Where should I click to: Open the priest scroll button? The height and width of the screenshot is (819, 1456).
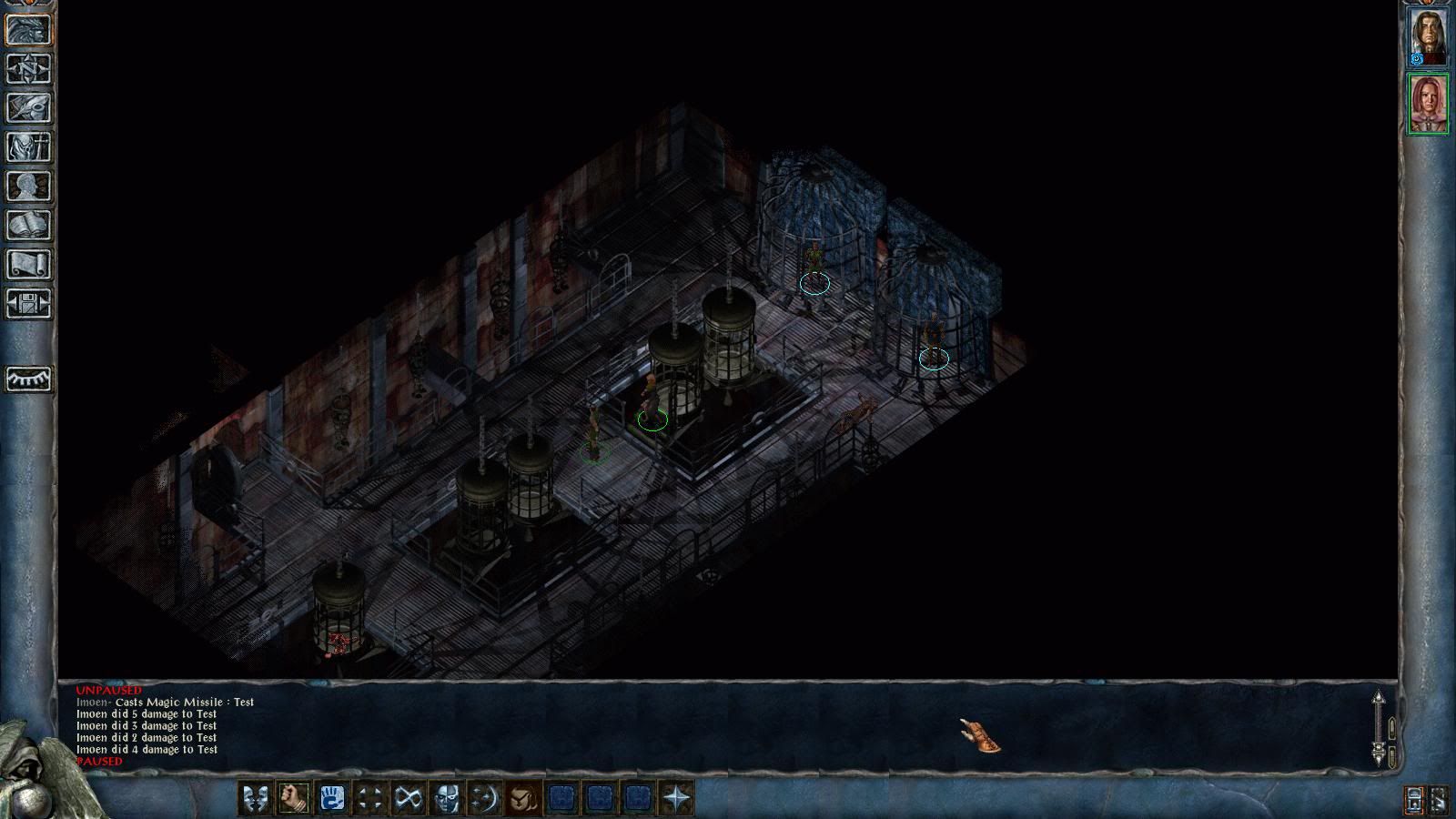29,265
